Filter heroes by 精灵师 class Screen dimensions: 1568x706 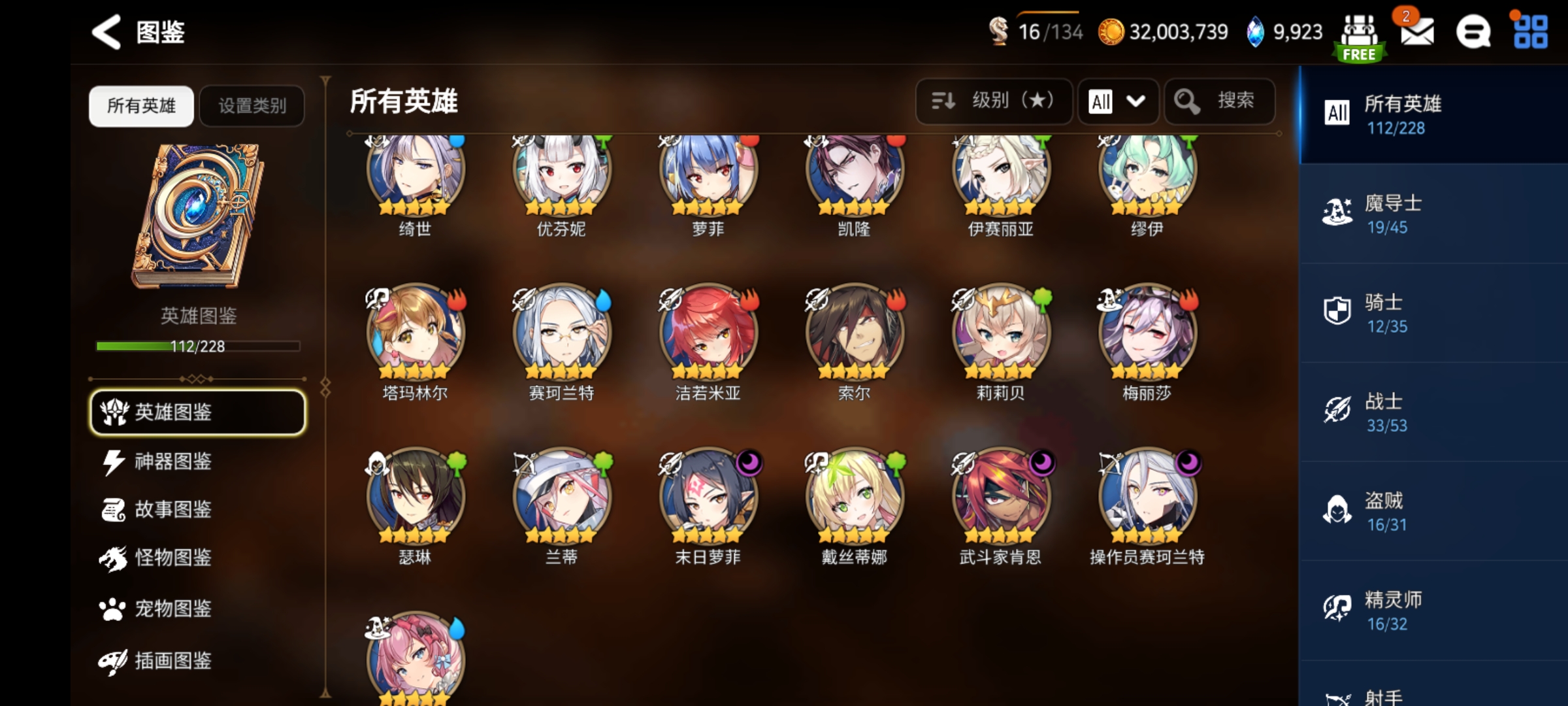(x=1433, y=611)
